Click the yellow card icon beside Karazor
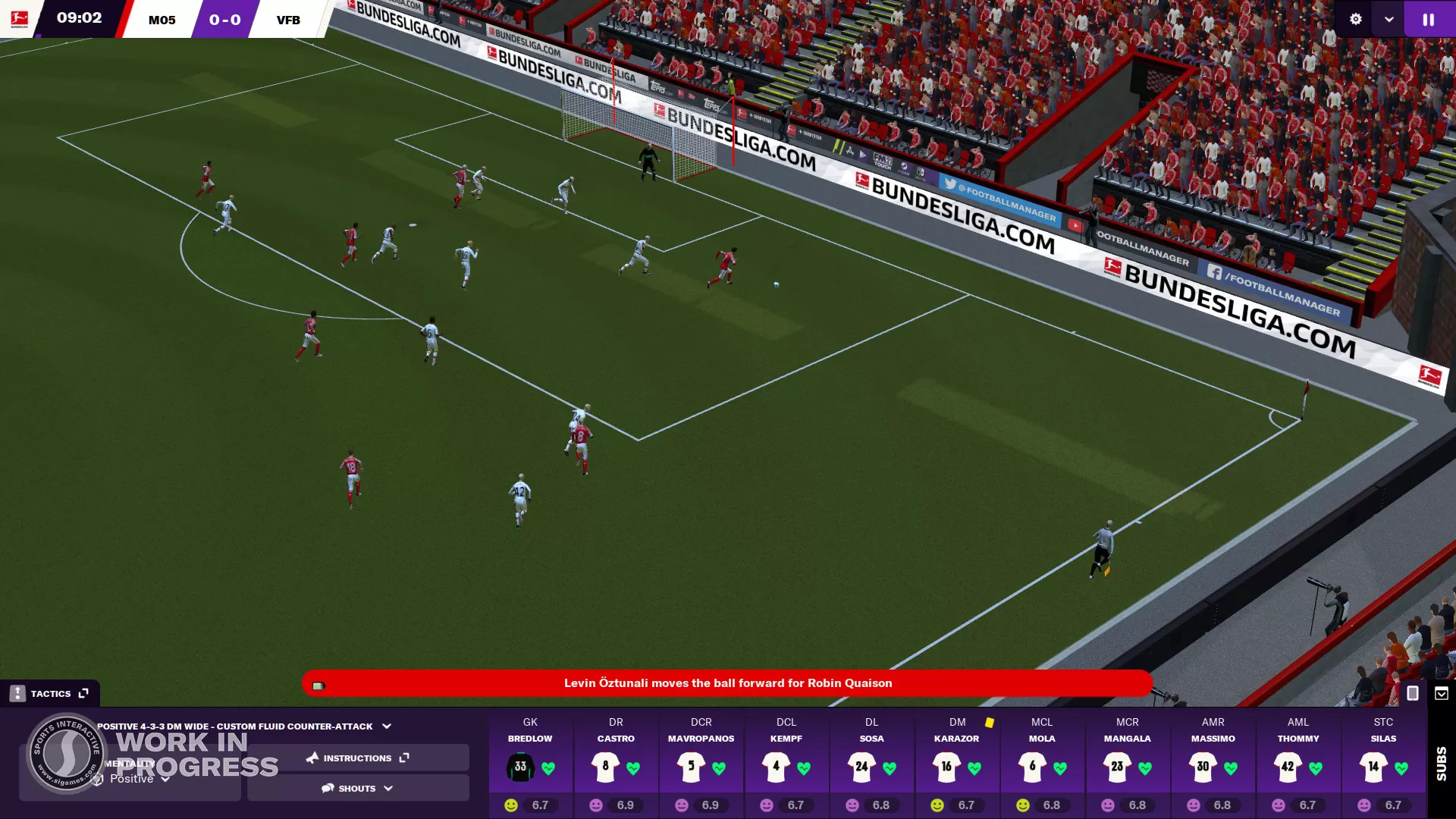The width and height of the screenshot is (1456, 819). tap(989, 722)
